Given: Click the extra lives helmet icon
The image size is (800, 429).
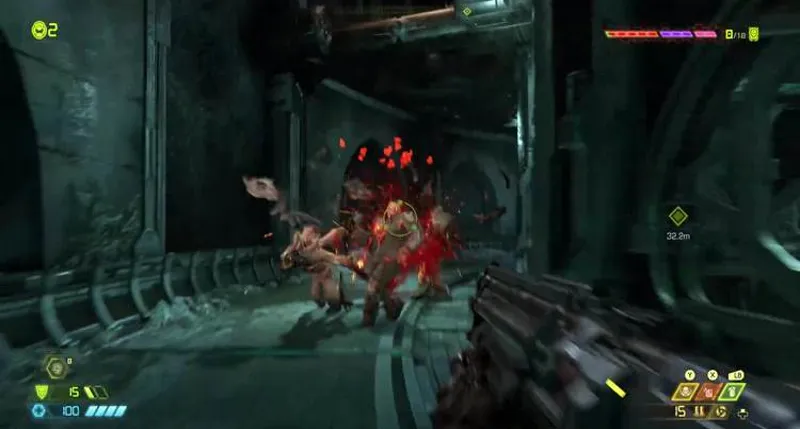Looking at the screenshot, I should [38, 30].
